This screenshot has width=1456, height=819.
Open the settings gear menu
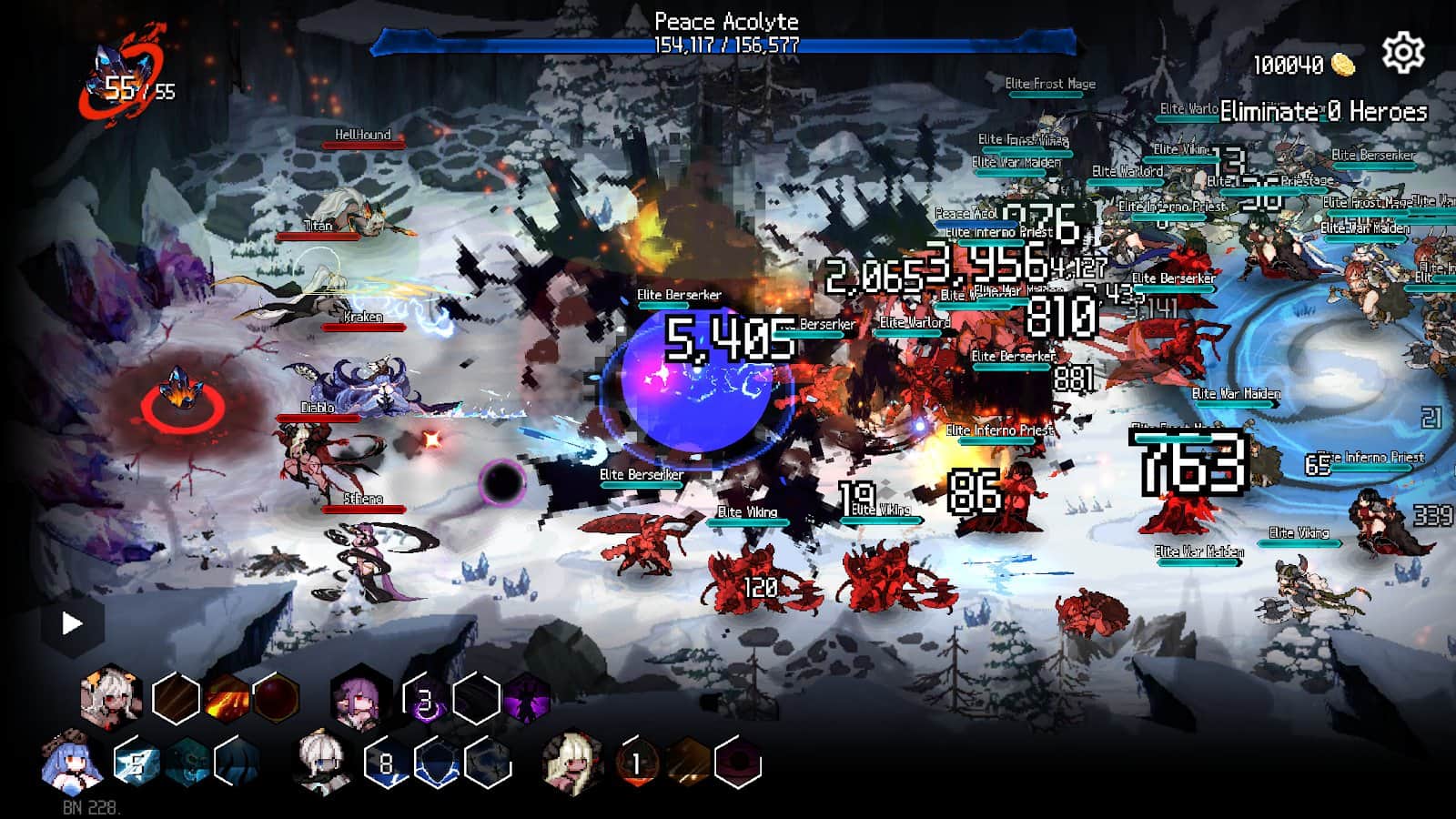pos(1402,53)
